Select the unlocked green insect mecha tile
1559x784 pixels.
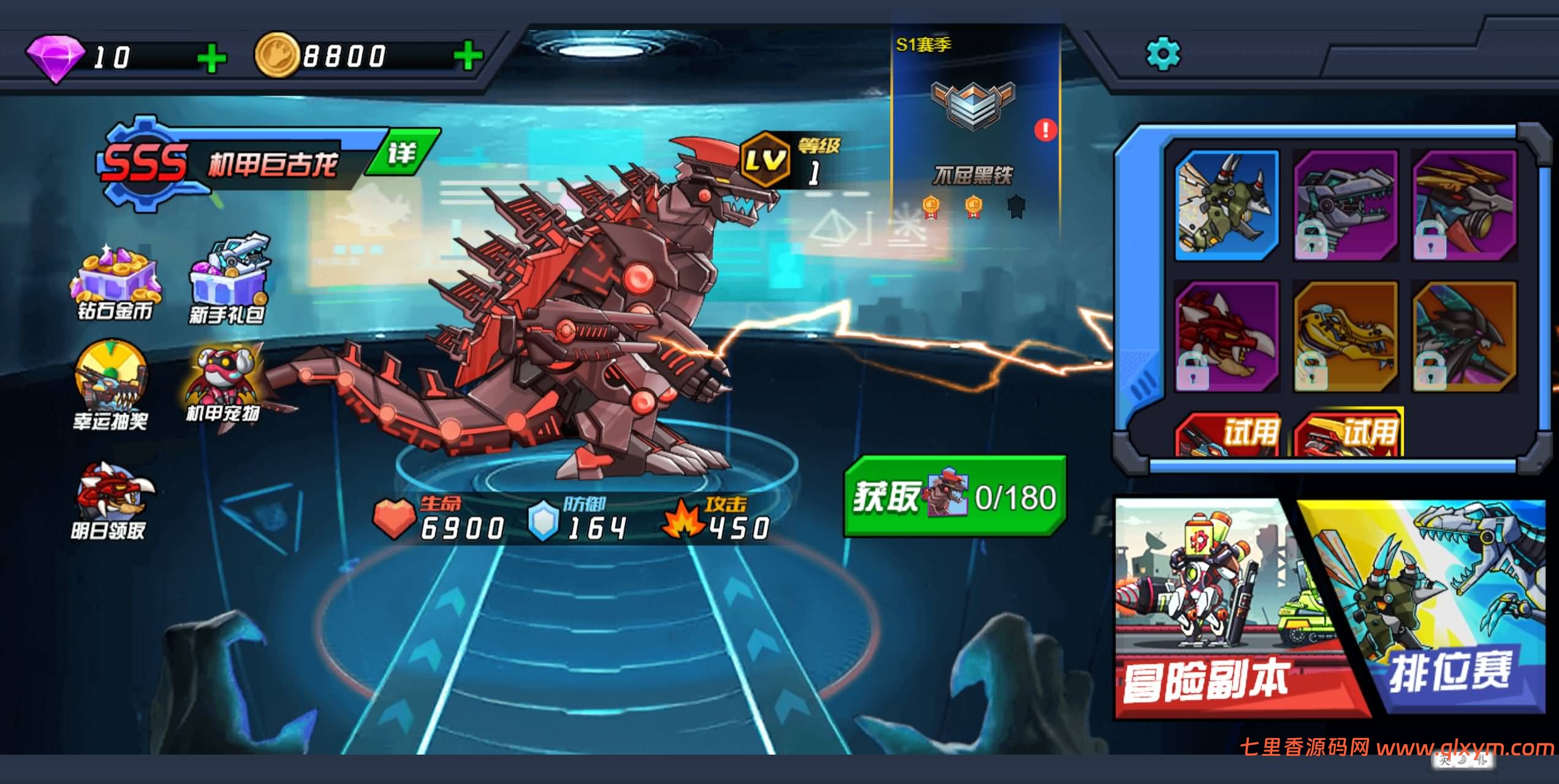(1226, 206)
